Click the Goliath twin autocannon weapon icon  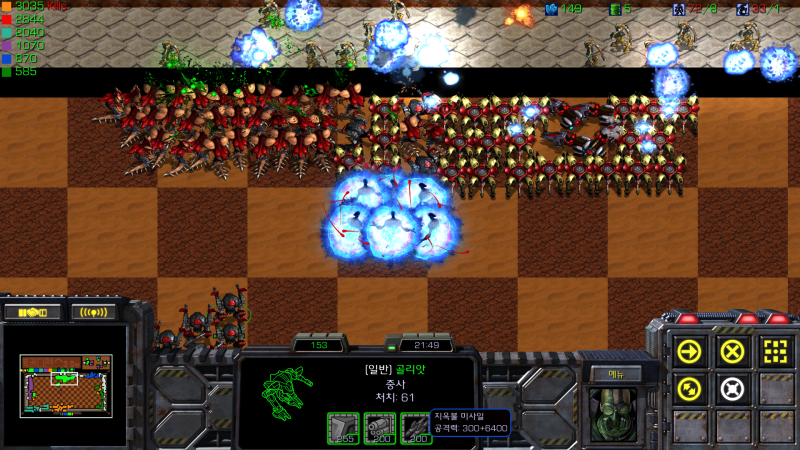(379, 427)
